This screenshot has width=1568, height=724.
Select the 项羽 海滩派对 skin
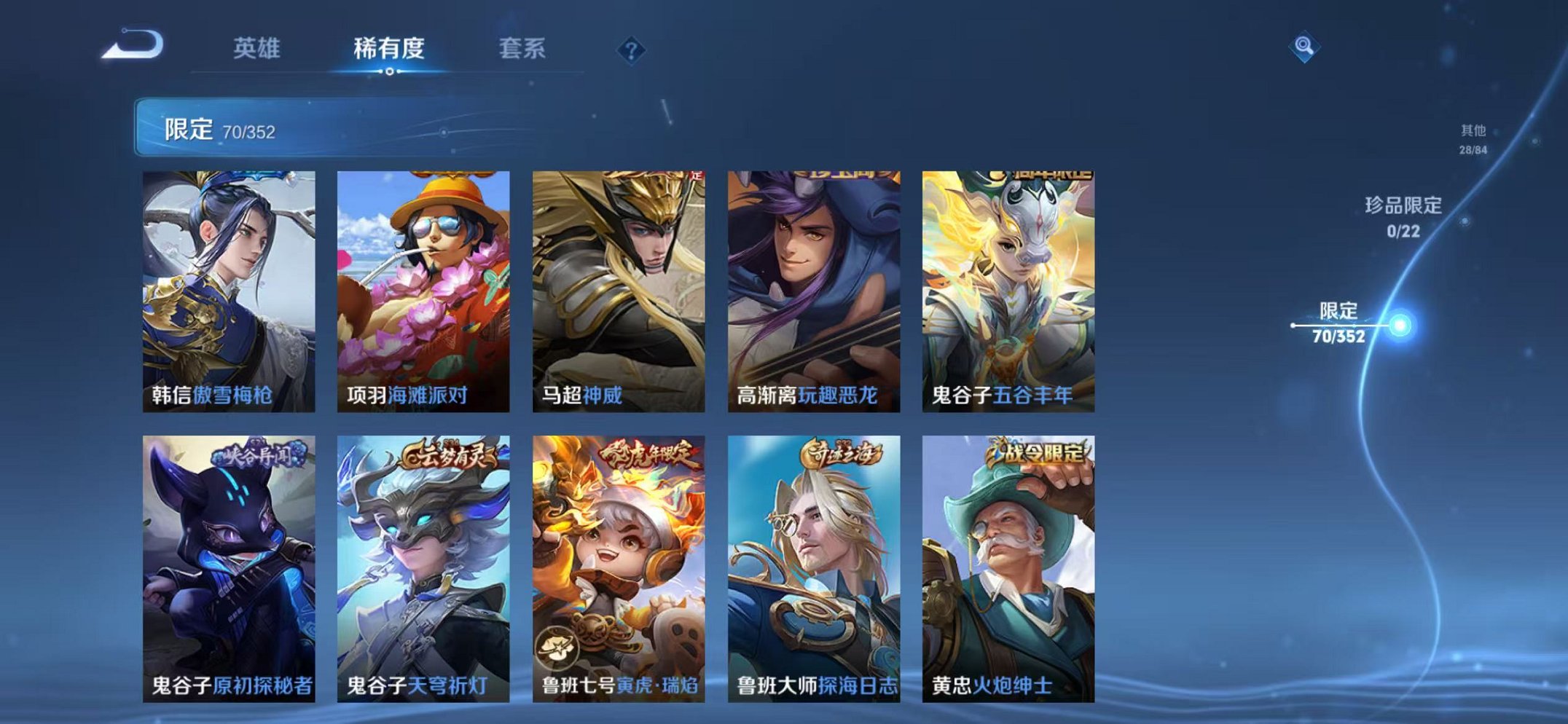pyautogui.click(x=423, y=284)
